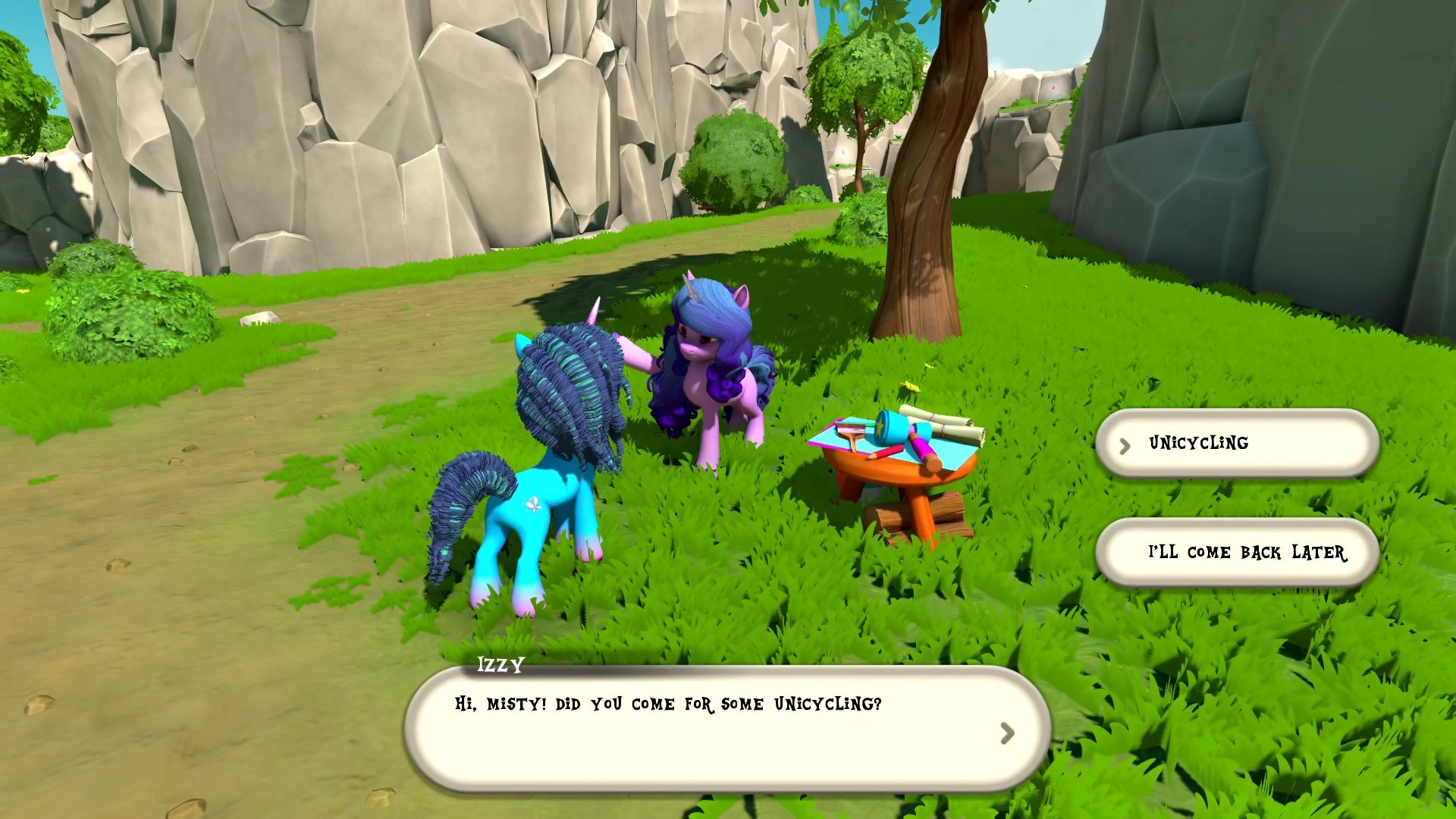The image size is (1456, 819).
Task: Select "I'll come back later" reply
Action: click(x=1238, y=552)
